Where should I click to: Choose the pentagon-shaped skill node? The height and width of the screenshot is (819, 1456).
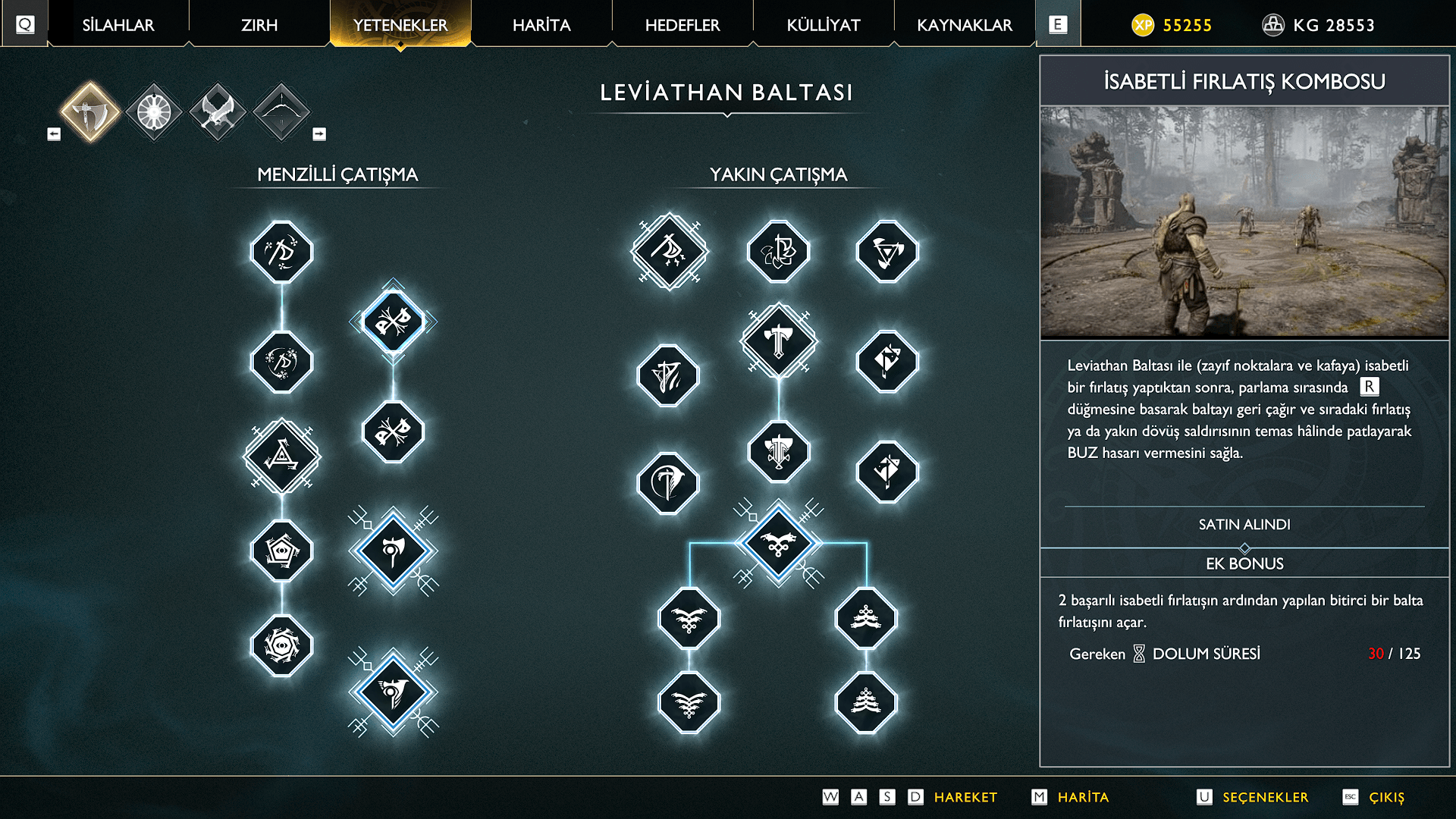pyautogui.click(x=282, y=551)
